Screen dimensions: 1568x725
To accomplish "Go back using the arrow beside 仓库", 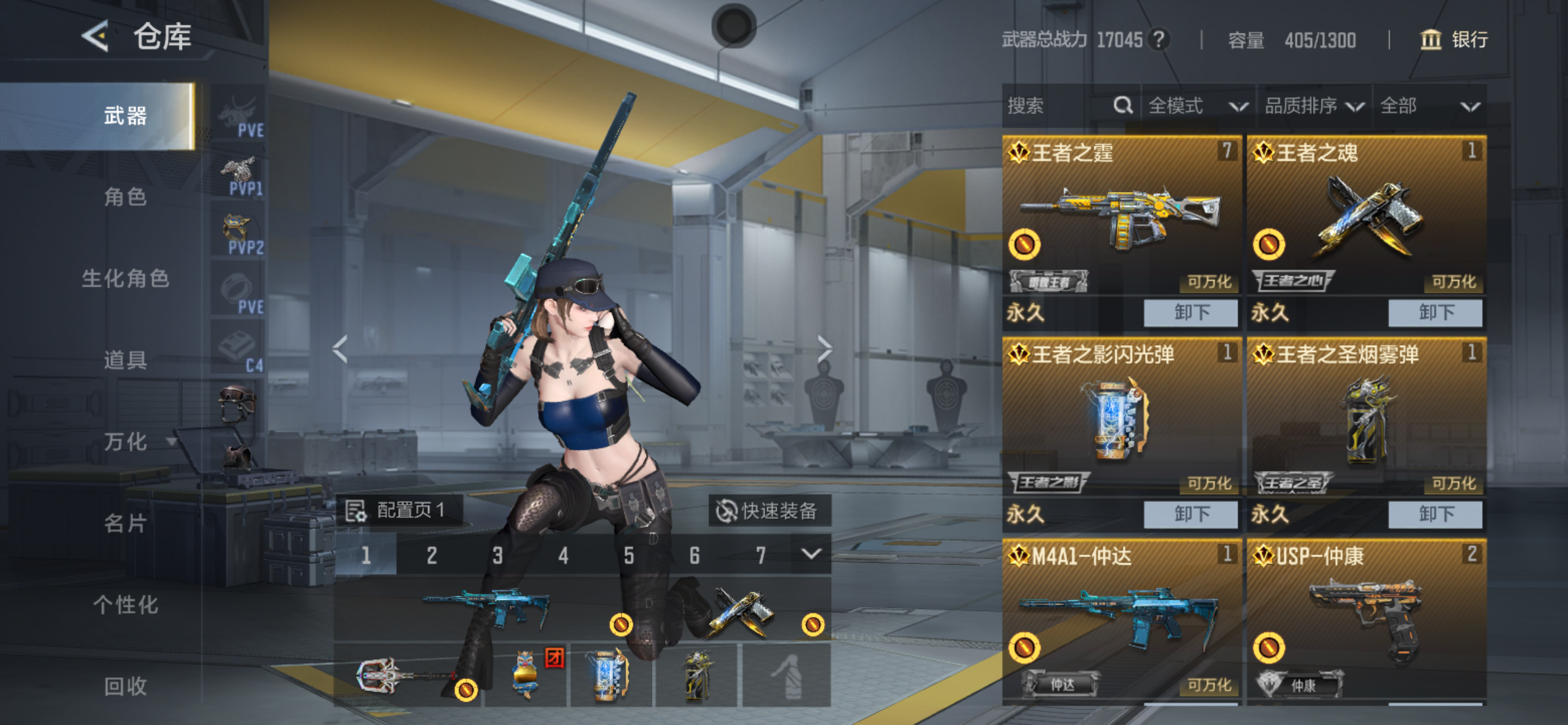I will (96, 36).
